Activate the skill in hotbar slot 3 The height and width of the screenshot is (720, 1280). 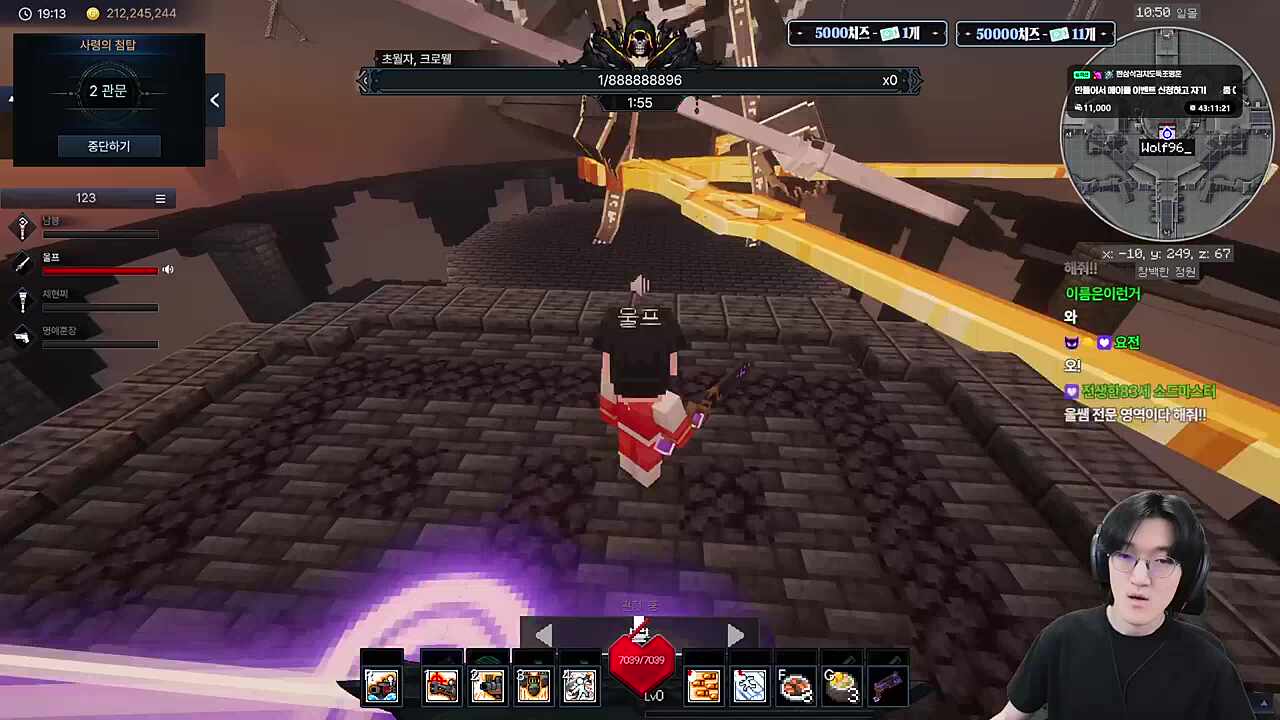click(533, 686)
